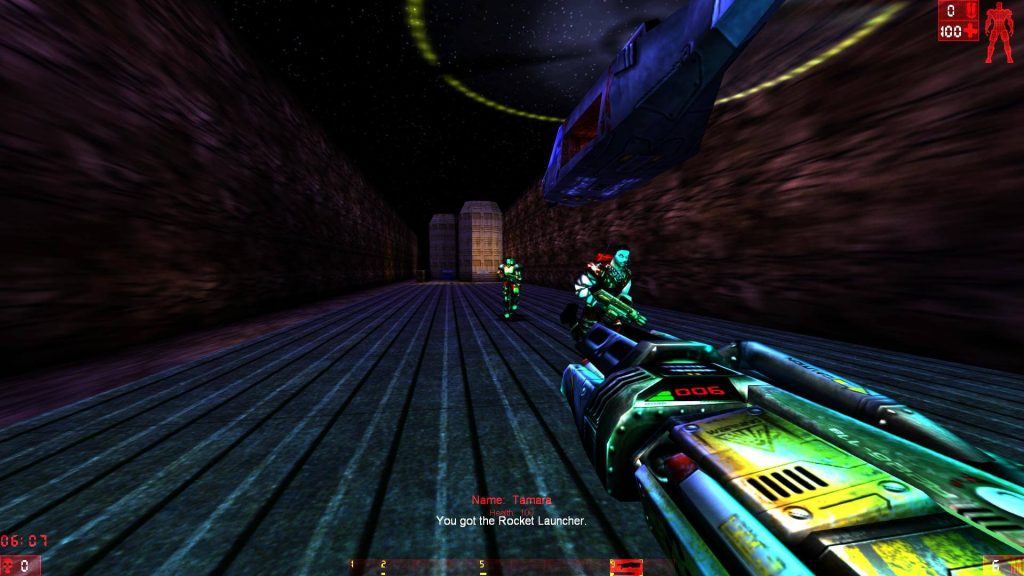
Task: Choose weapon slot 5 in the weapon bar
Action: click(482, 567)
